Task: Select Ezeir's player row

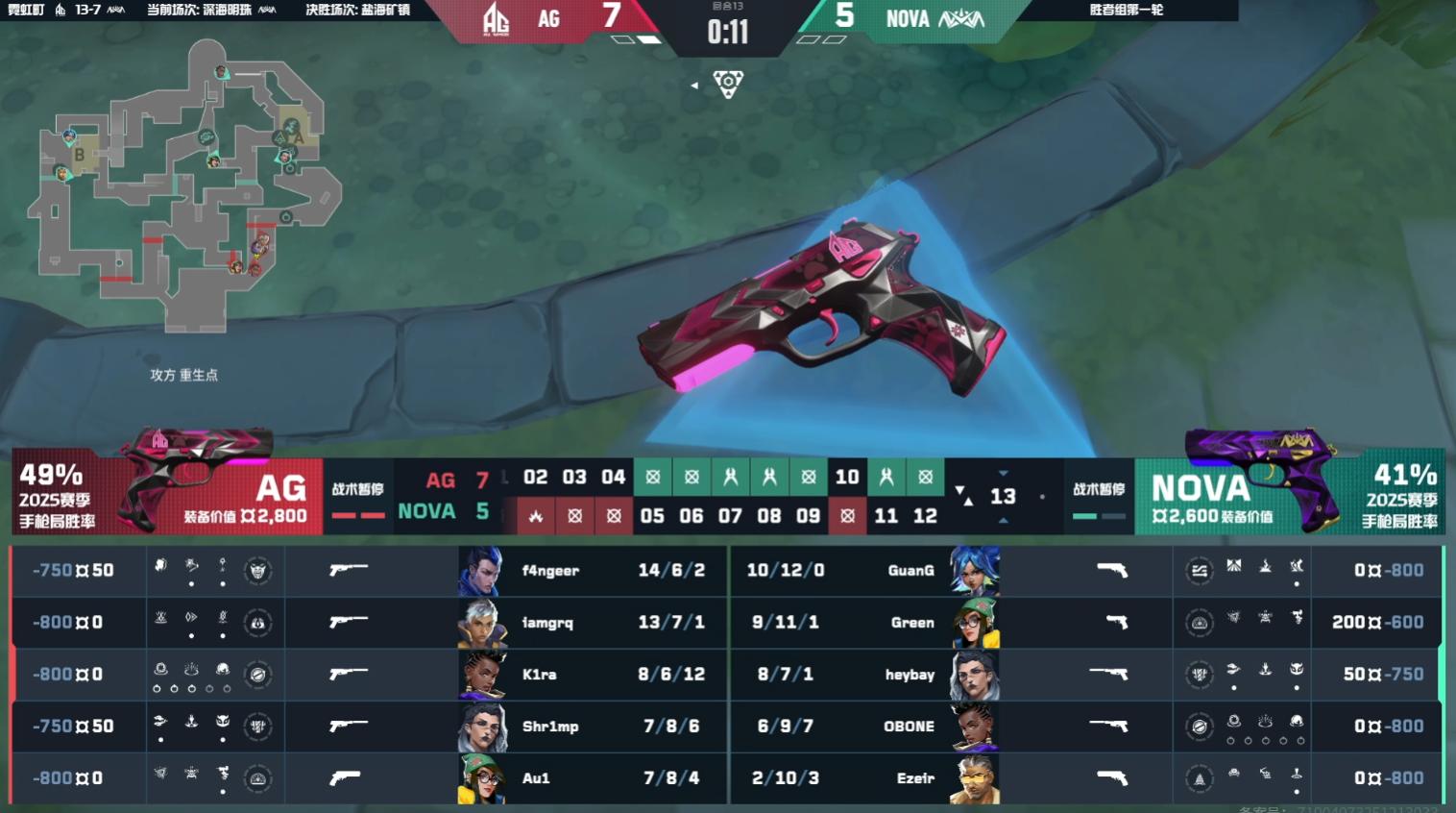Action: click(914, 778)
